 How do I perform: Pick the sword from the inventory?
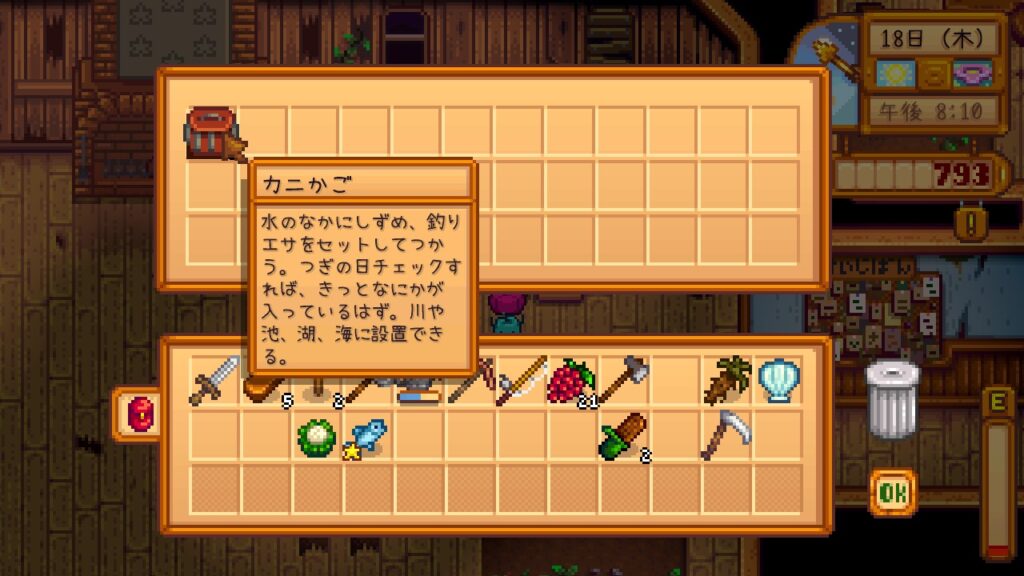(214, 381)
